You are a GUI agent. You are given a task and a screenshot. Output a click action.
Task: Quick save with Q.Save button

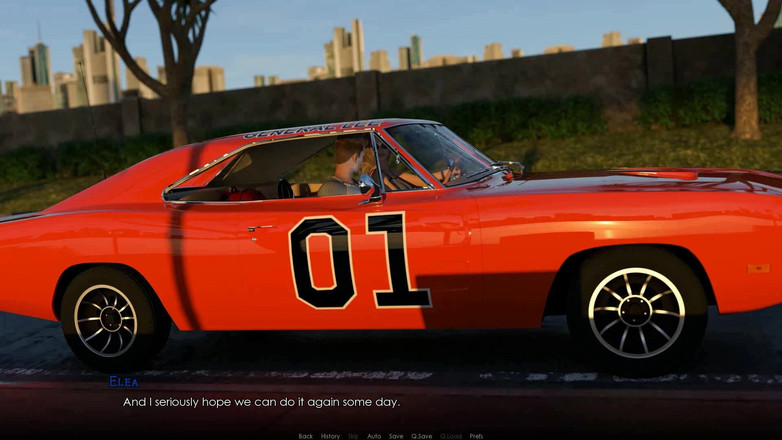[x=422, y=436]
